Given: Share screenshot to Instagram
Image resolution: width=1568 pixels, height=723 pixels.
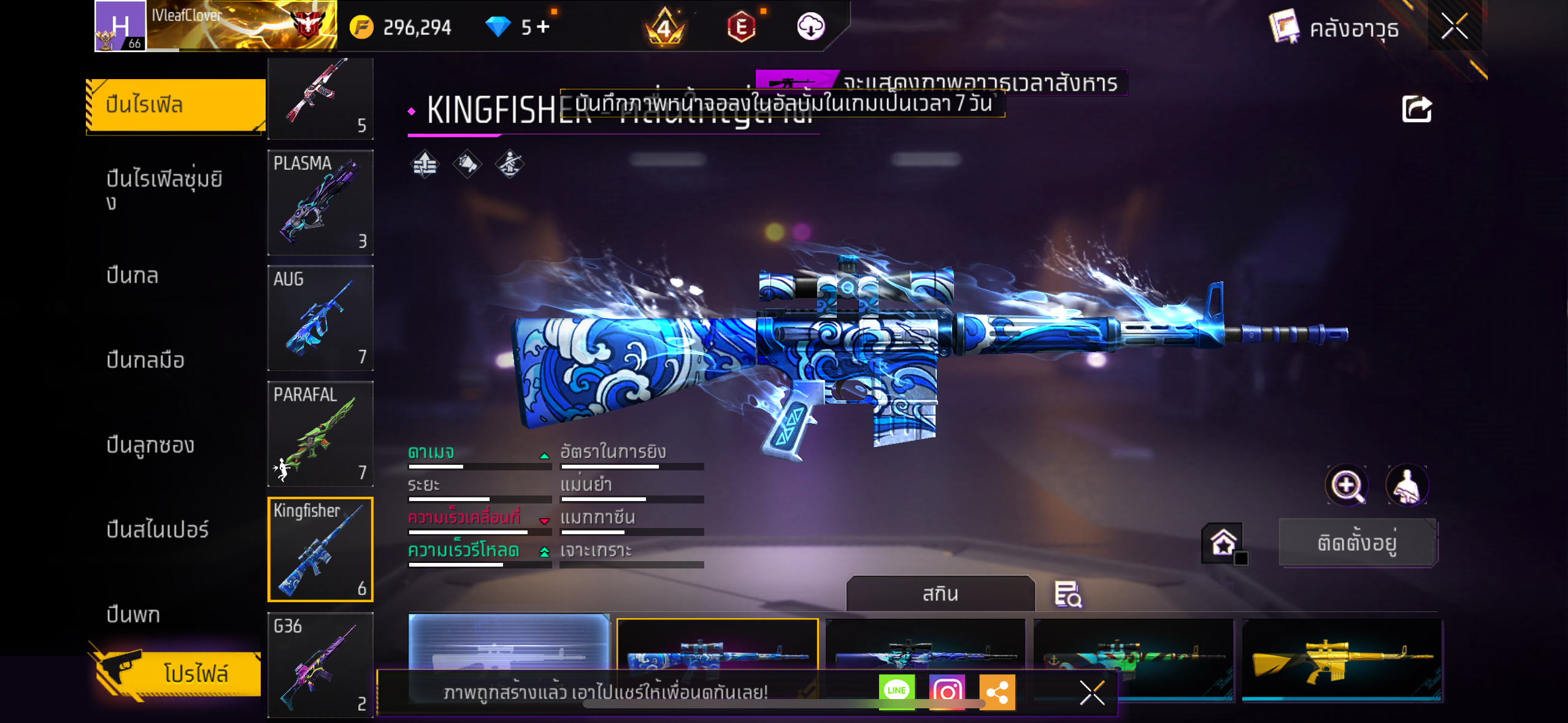Looking at the screenshot, I should [947, 692].
